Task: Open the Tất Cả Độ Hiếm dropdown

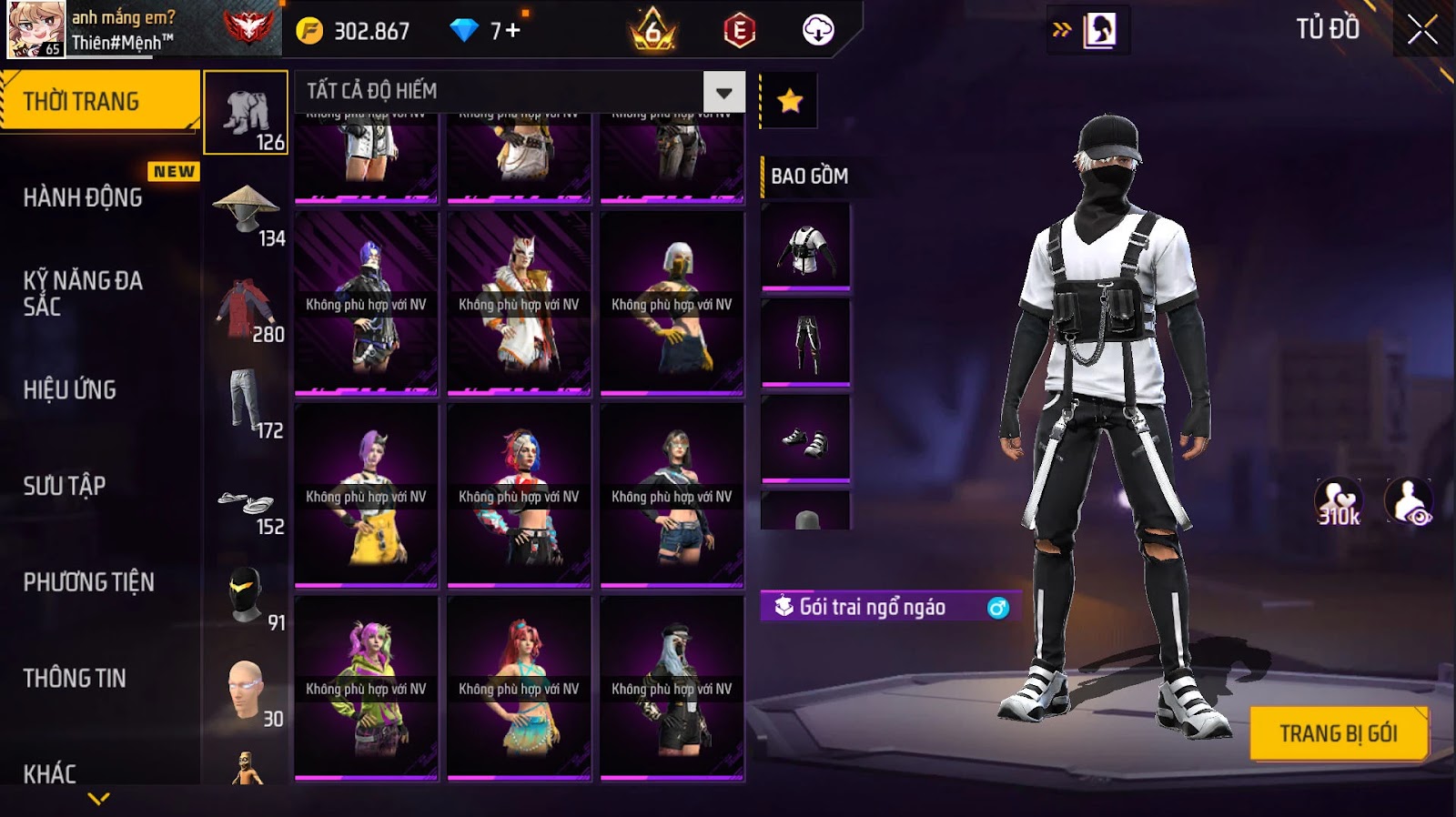Action: click(723, 92)
